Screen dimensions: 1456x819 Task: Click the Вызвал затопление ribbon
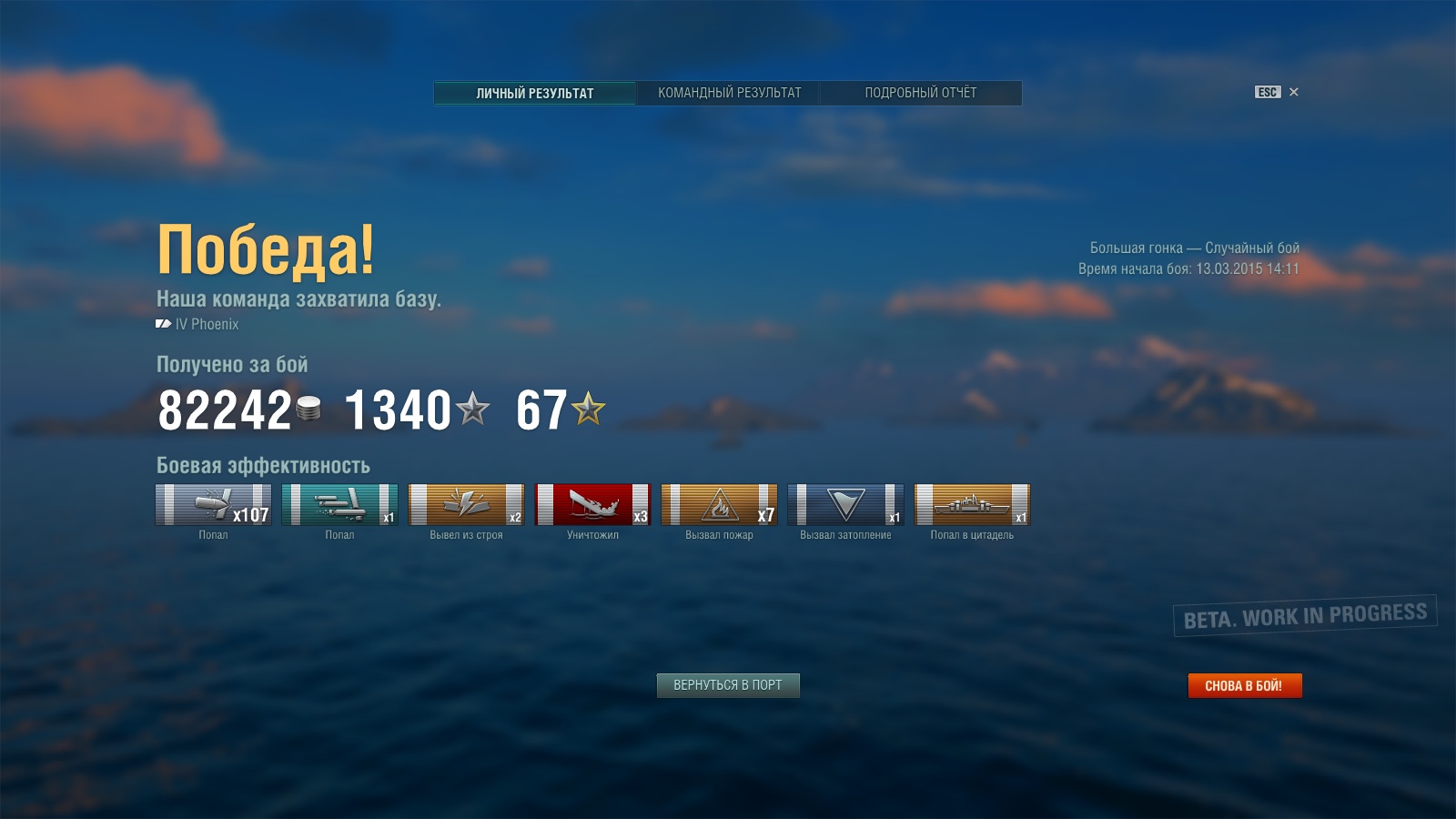coord(845,505)
